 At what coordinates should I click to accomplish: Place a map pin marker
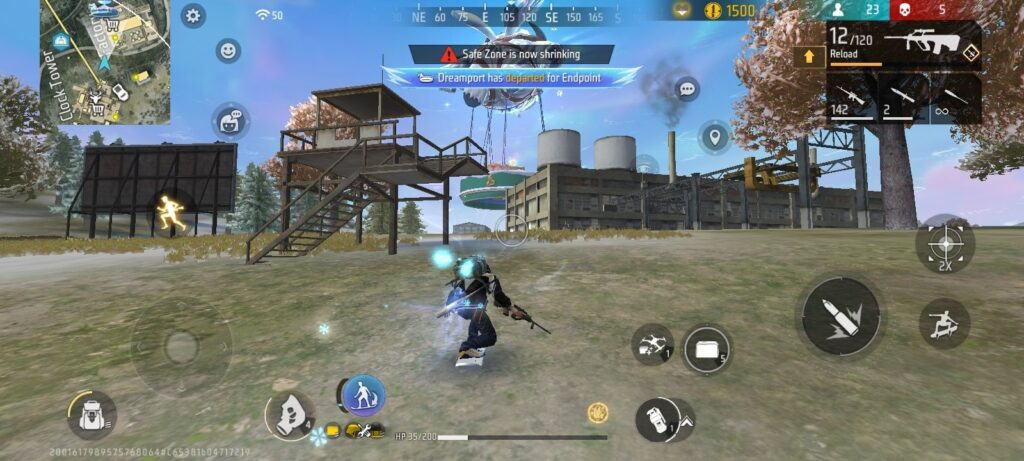pyautogui.click(x=714, y=136)
